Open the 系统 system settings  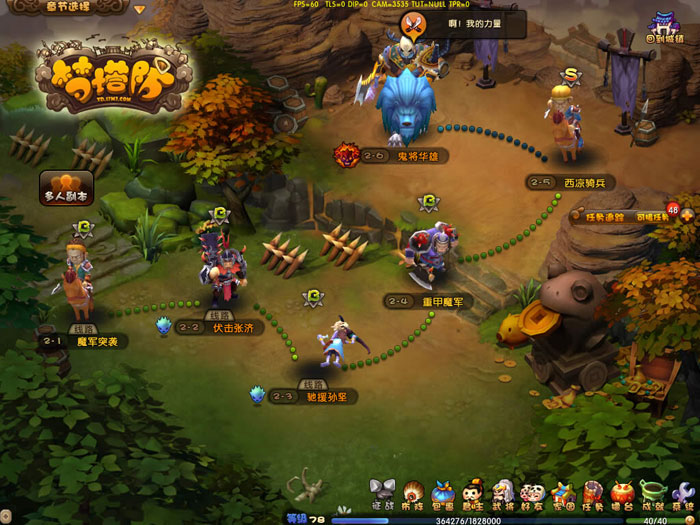[x=683, y=494]
